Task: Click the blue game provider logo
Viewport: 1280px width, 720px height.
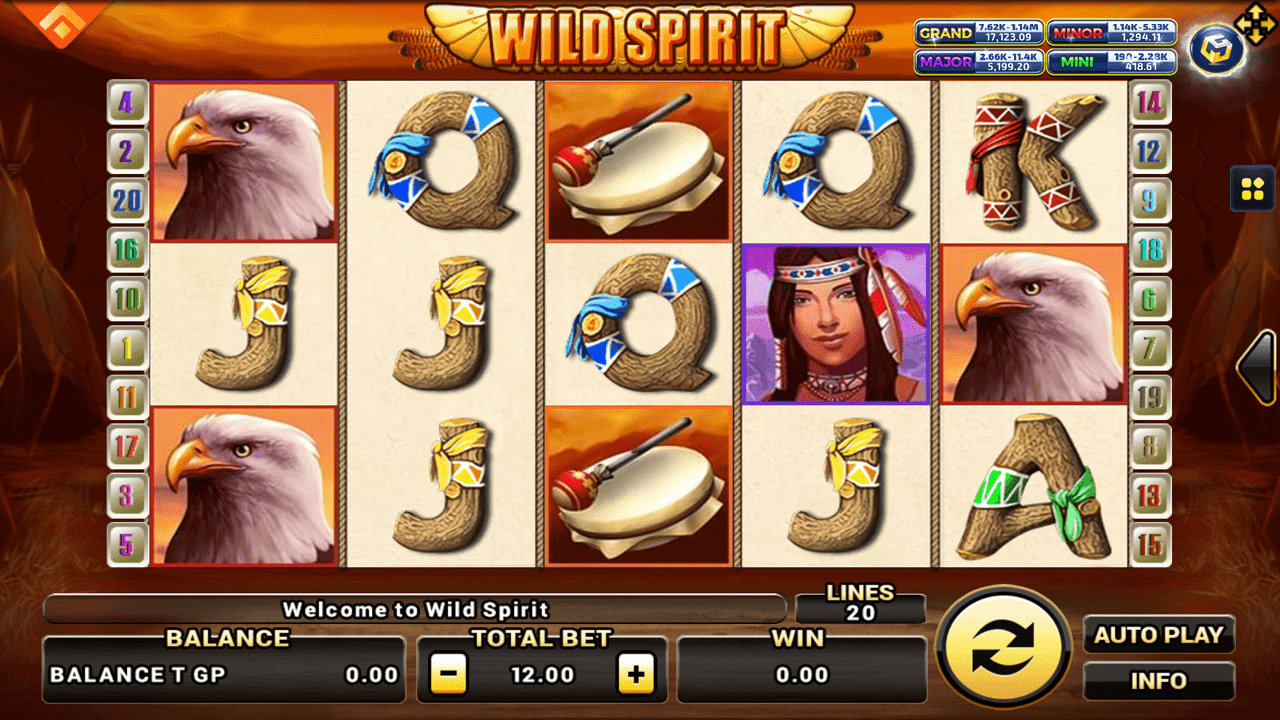Action: (1215, 48)
